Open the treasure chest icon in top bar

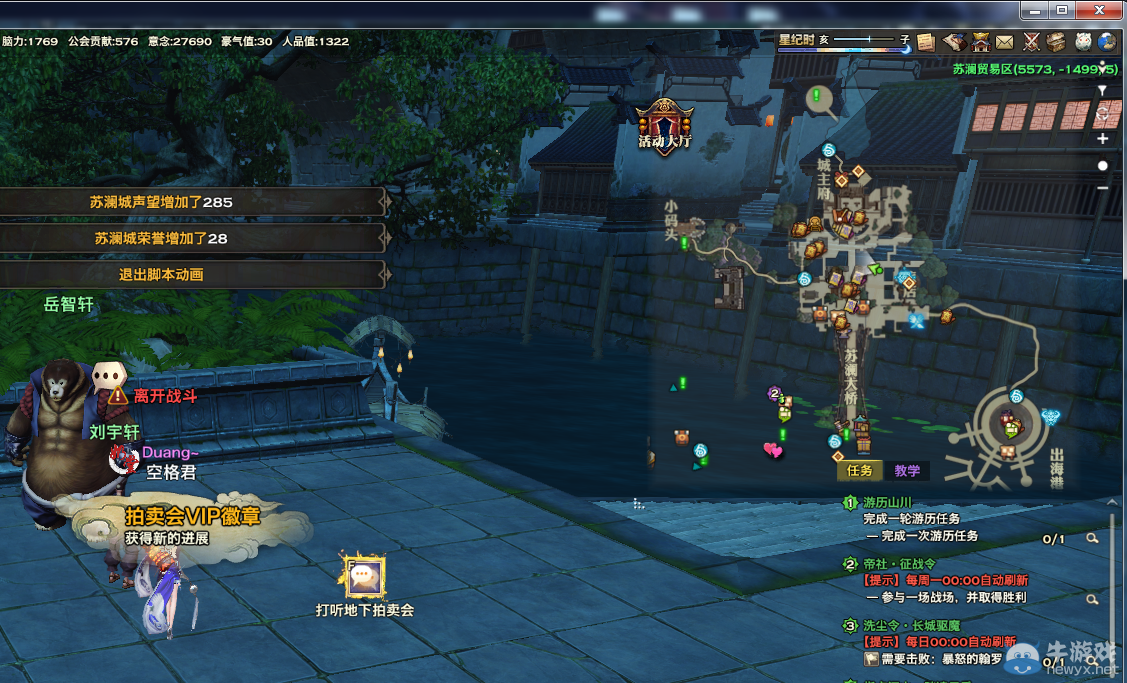click(1056, 42)
